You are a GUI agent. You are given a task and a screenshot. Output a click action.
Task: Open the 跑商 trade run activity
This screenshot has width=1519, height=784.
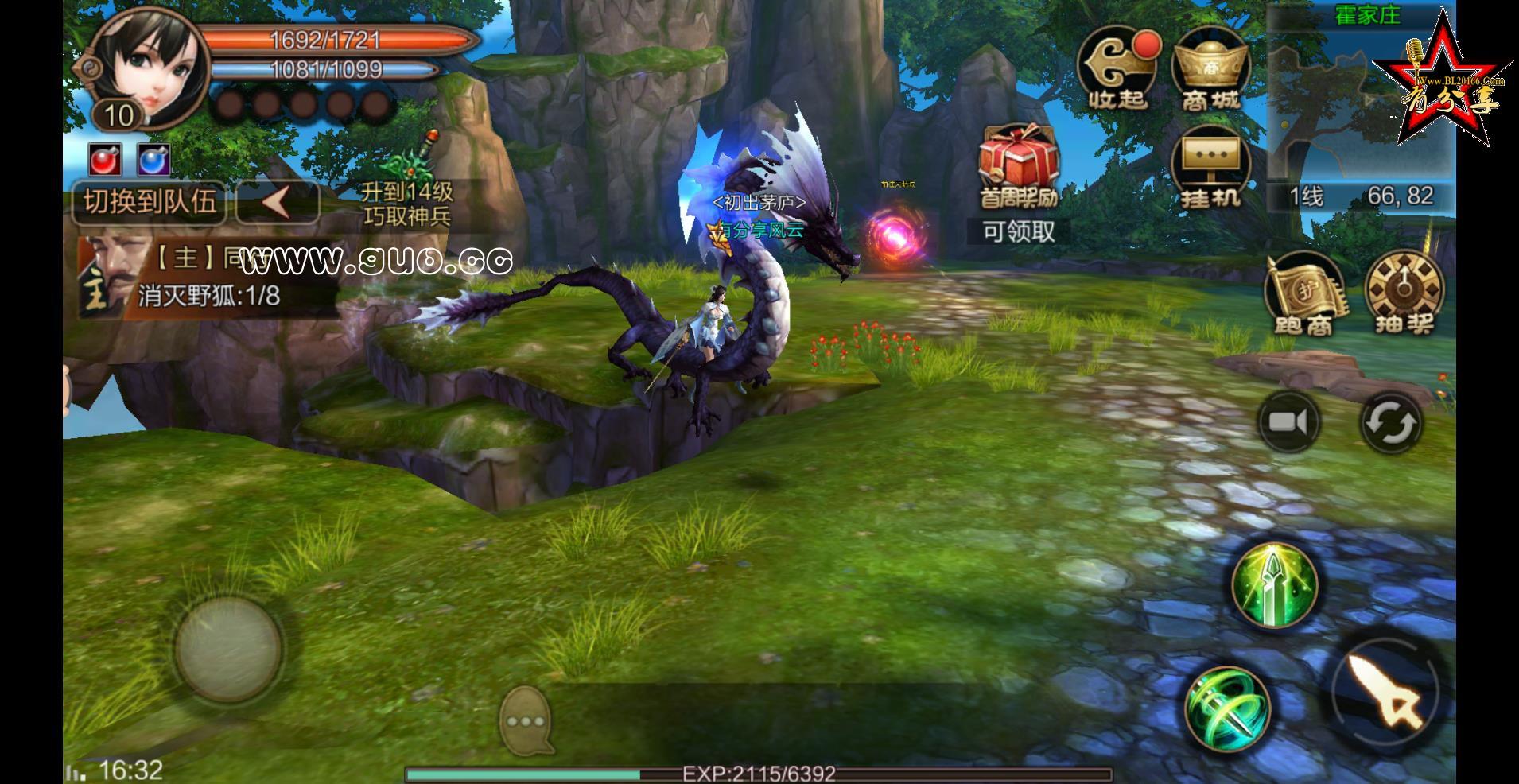click(x=1304, y=294)
